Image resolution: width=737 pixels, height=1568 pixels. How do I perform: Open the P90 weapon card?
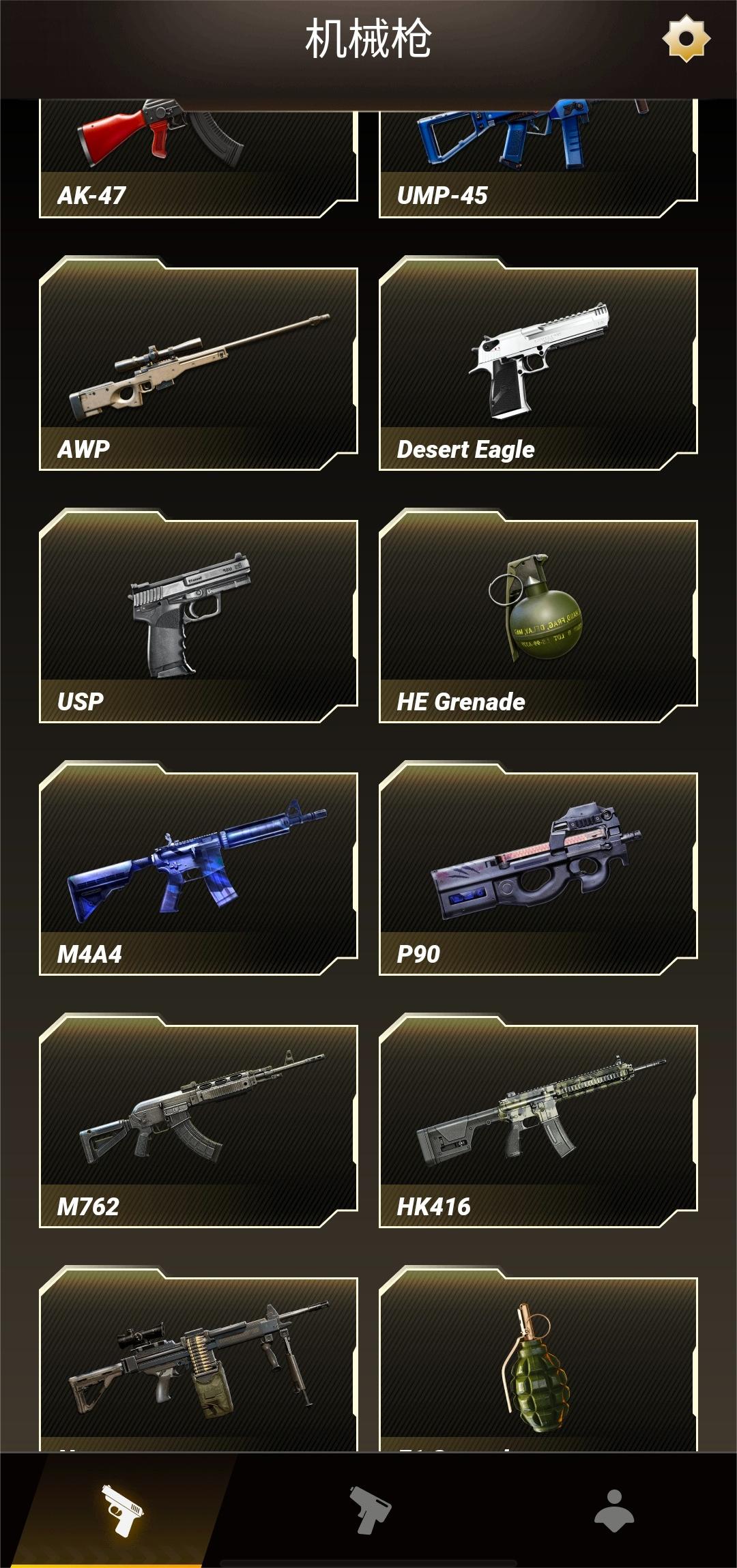pos(538,873)
